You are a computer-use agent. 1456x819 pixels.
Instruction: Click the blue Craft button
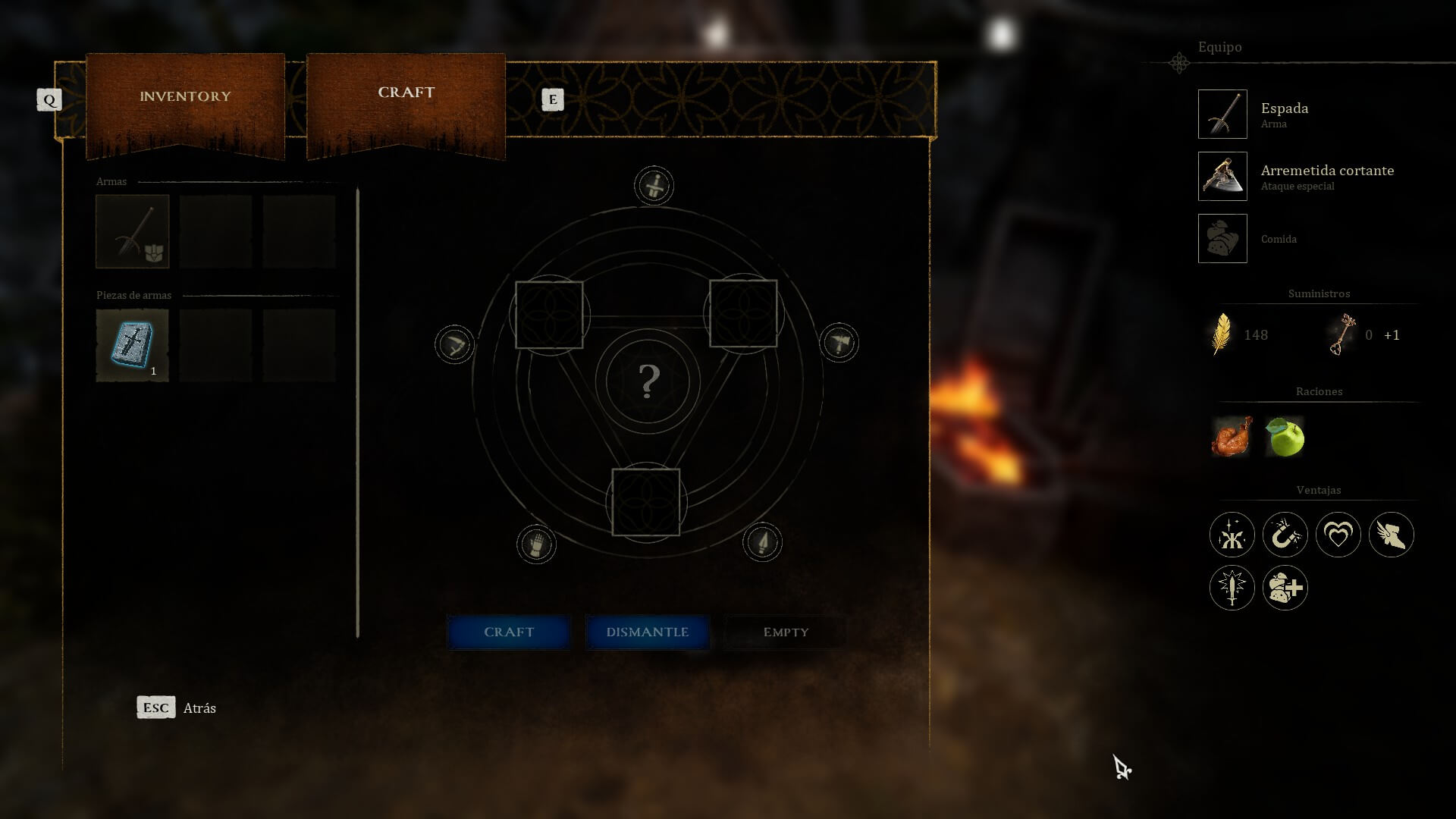coord(509,632)
